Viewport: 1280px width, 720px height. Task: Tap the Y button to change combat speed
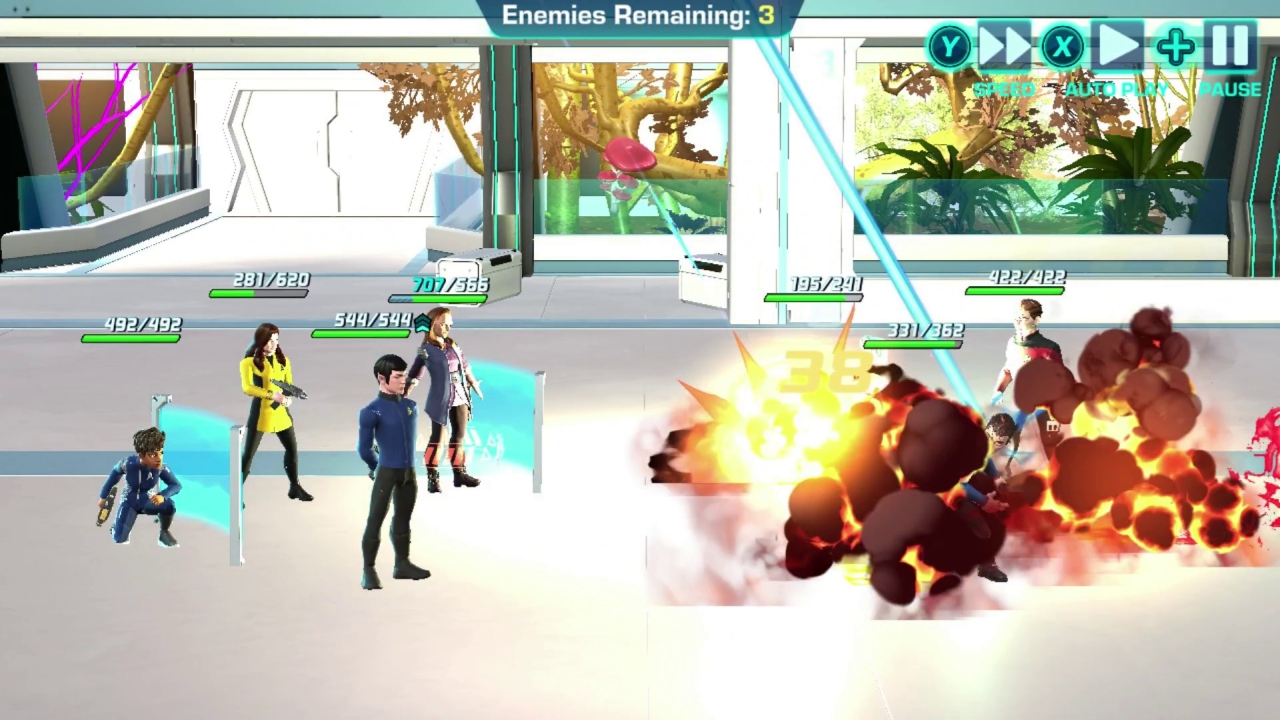pos(948,47)
